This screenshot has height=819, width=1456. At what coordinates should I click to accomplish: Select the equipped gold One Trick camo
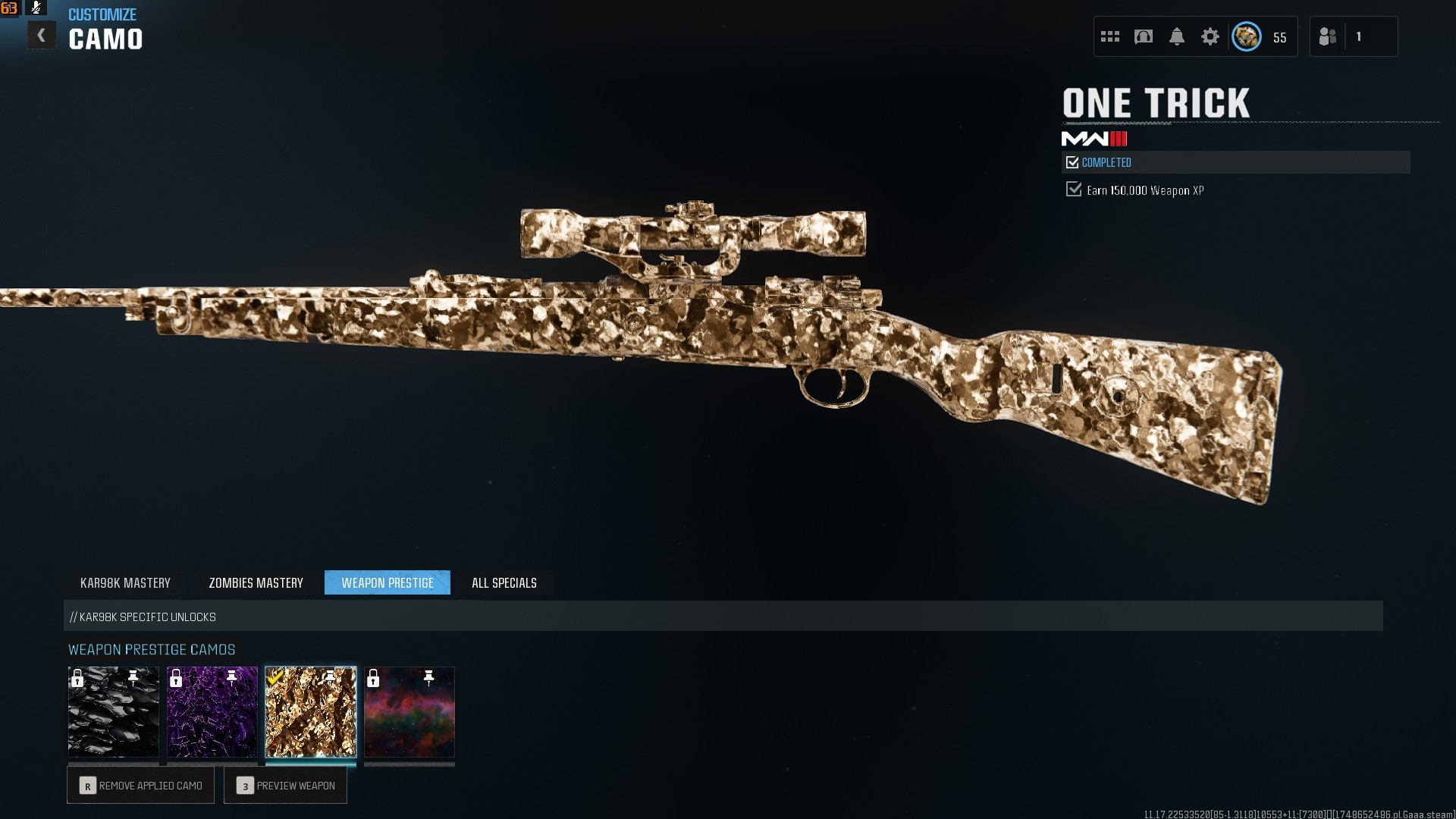[311, 712]
